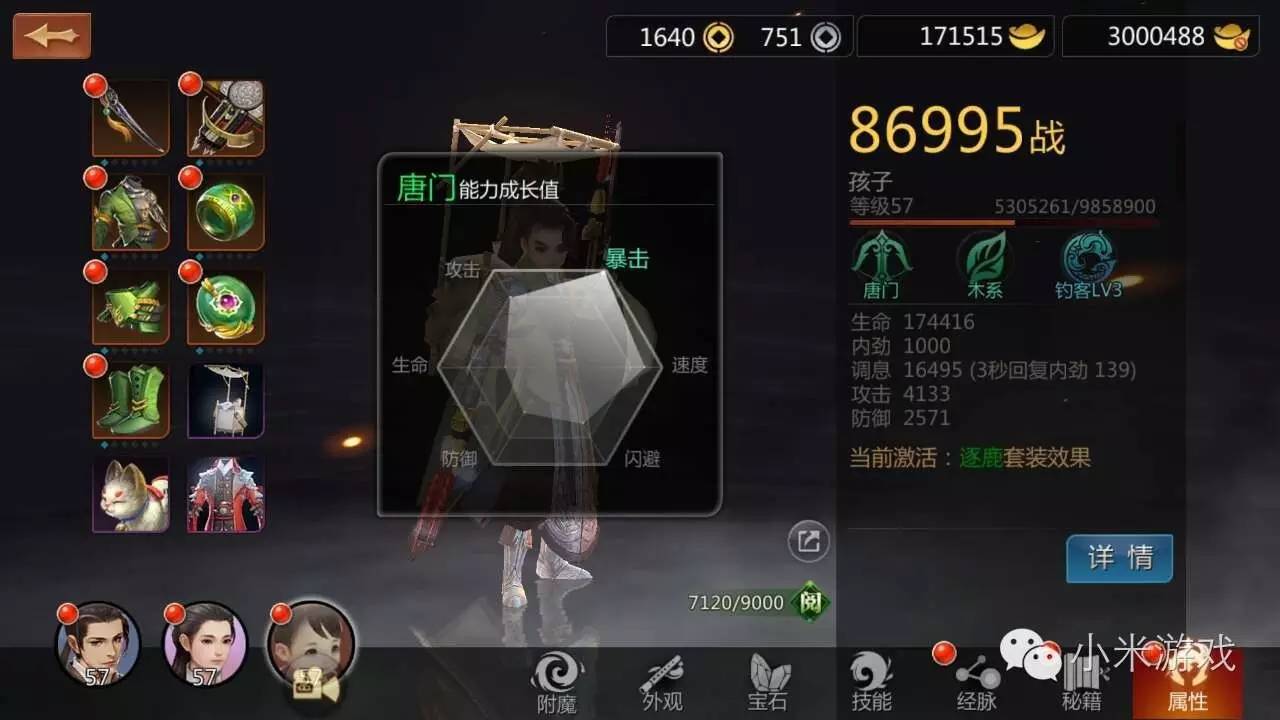Select the weapon equipment slot
The image size is (1280, 720).
(130, 115)
